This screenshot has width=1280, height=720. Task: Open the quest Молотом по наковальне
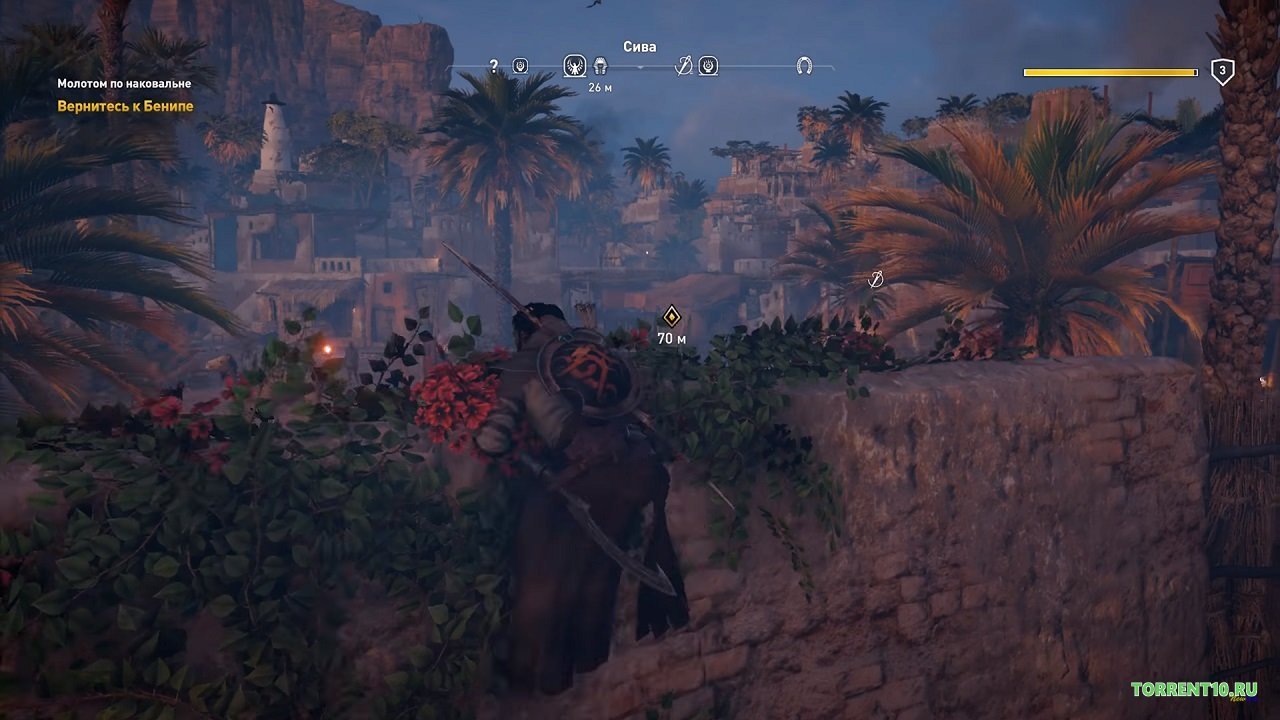click(124, 85)
